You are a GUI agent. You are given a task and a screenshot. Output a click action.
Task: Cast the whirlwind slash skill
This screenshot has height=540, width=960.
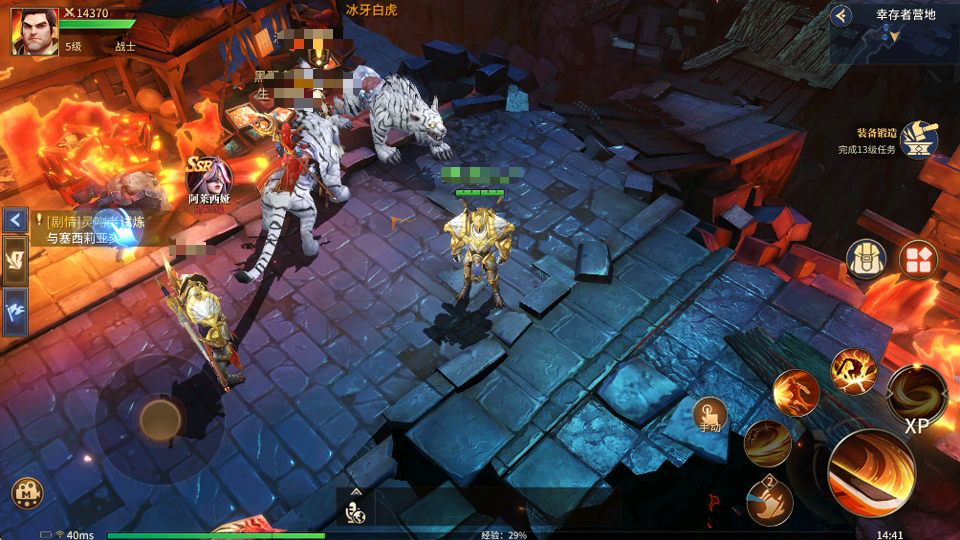coord(767,443)
